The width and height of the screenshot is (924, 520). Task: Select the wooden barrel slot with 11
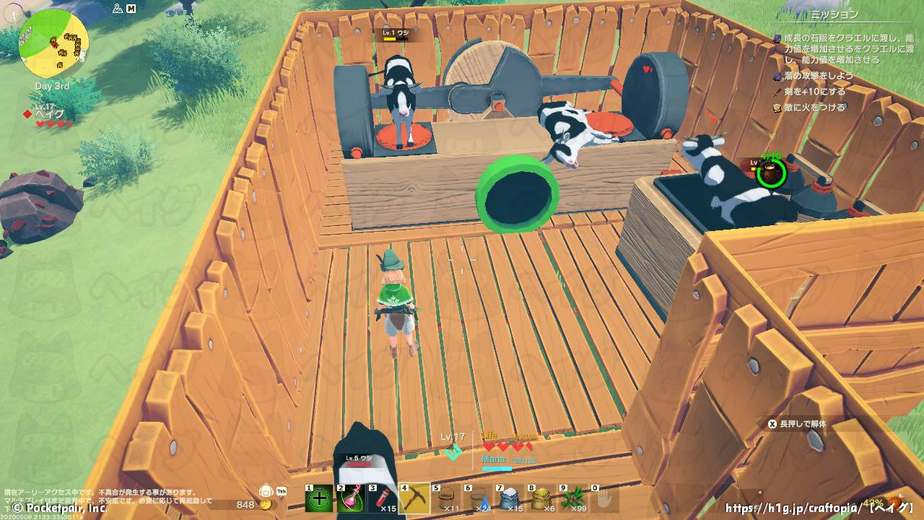447,500
